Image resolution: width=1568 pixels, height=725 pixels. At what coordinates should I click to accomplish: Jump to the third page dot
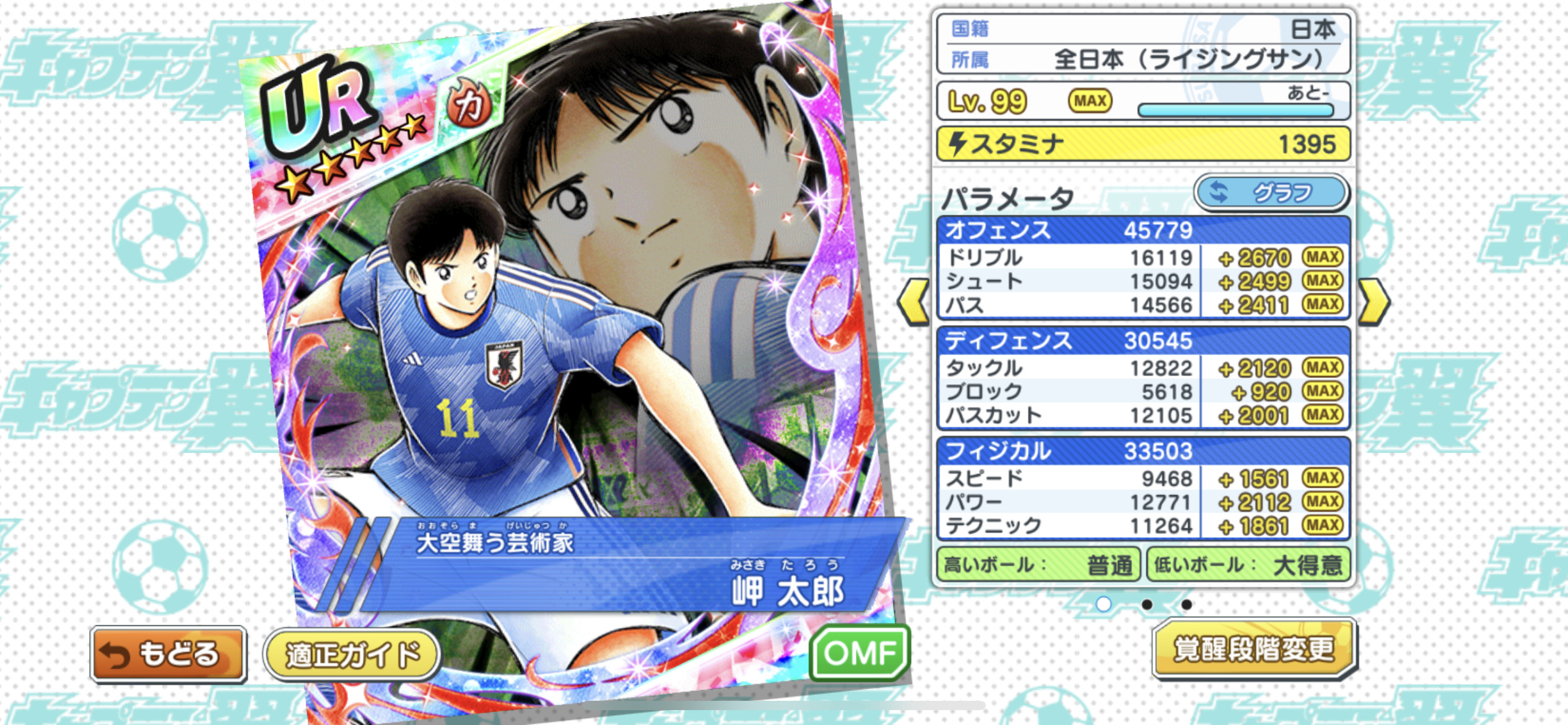click(x=1187, y=604)
